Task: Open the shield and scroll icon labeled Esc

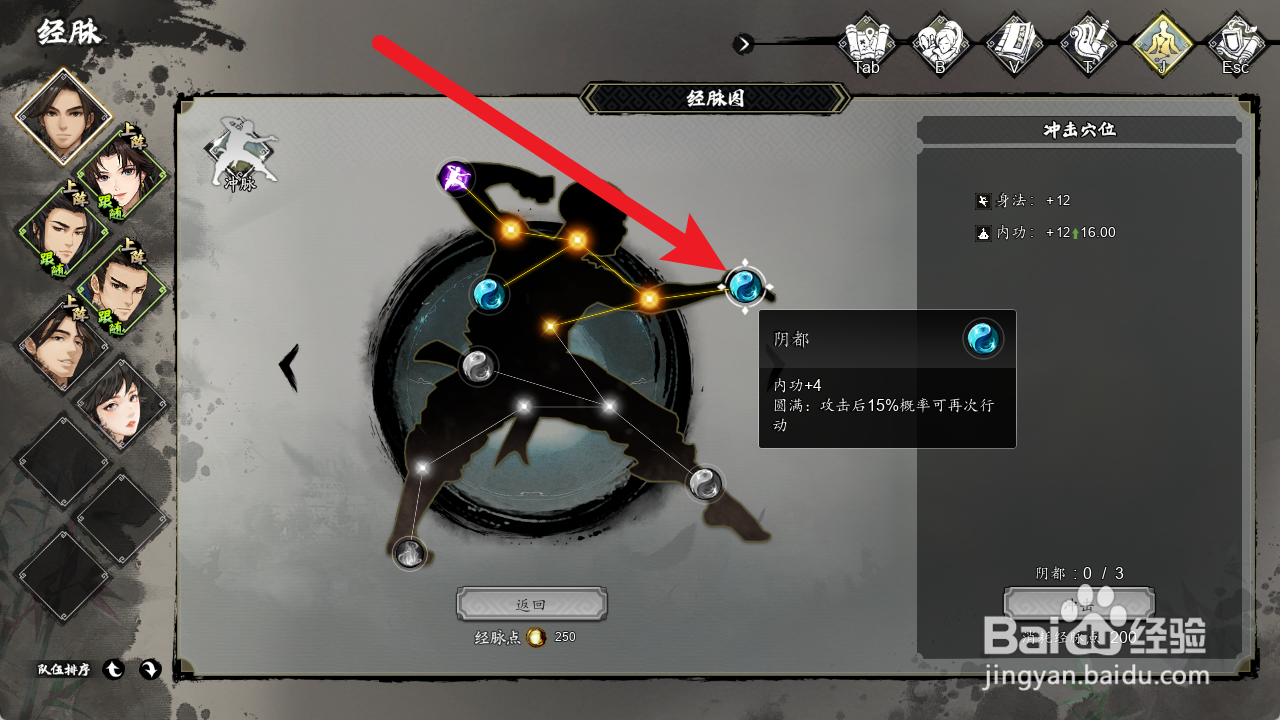Action: click(x=1236, y=44)
